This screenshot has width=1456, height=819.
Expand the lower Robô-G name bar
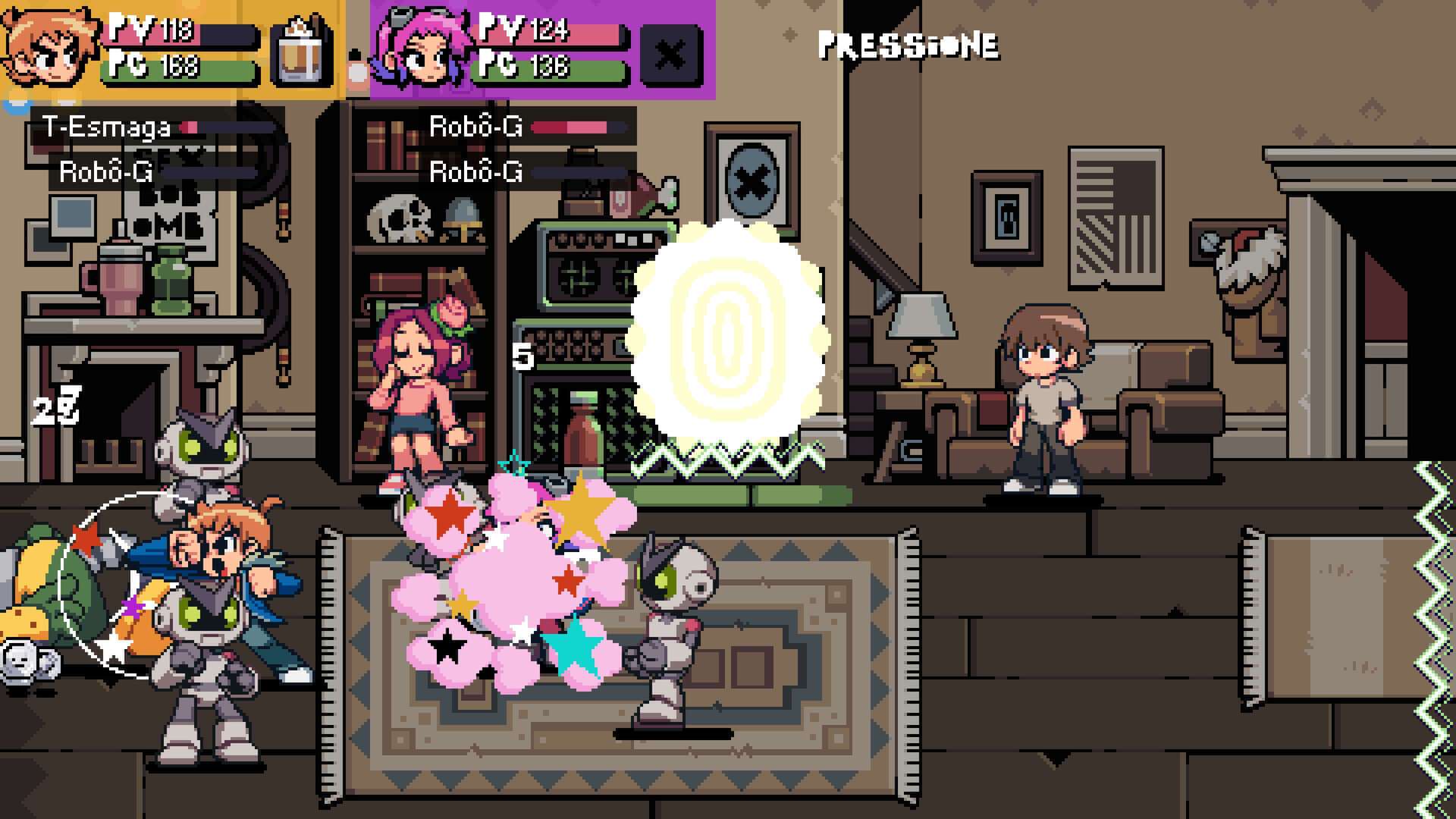pyautogui.click(x=474, y=171)
